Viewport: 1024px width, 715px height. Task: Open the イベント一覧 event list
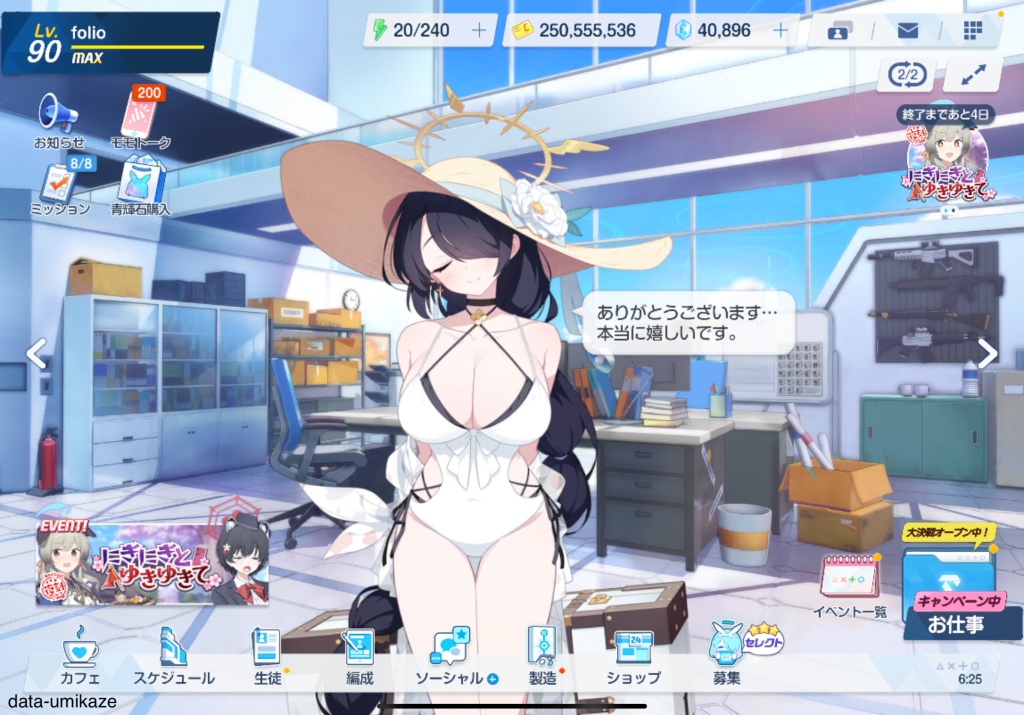(849, 587)
